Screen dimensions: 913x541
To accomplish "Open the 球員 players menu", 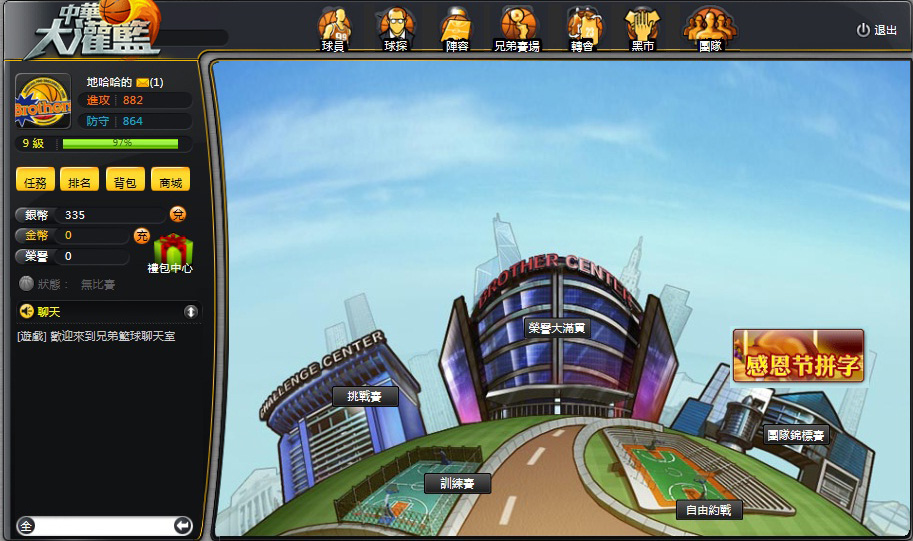I will click(333, 30).
